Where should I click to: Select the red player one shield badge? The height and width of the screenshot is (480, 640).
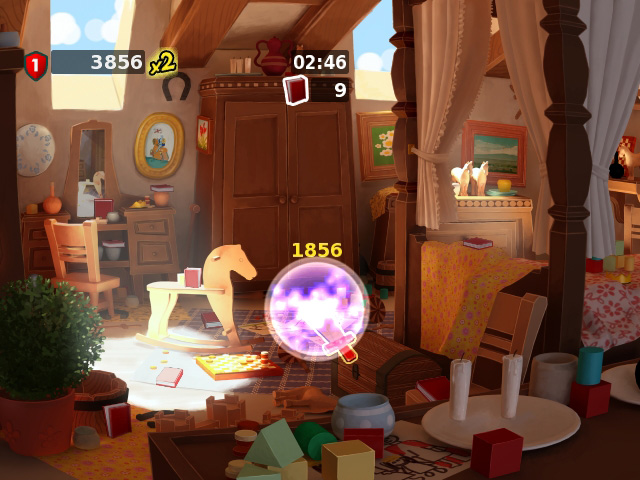[36, 65]
